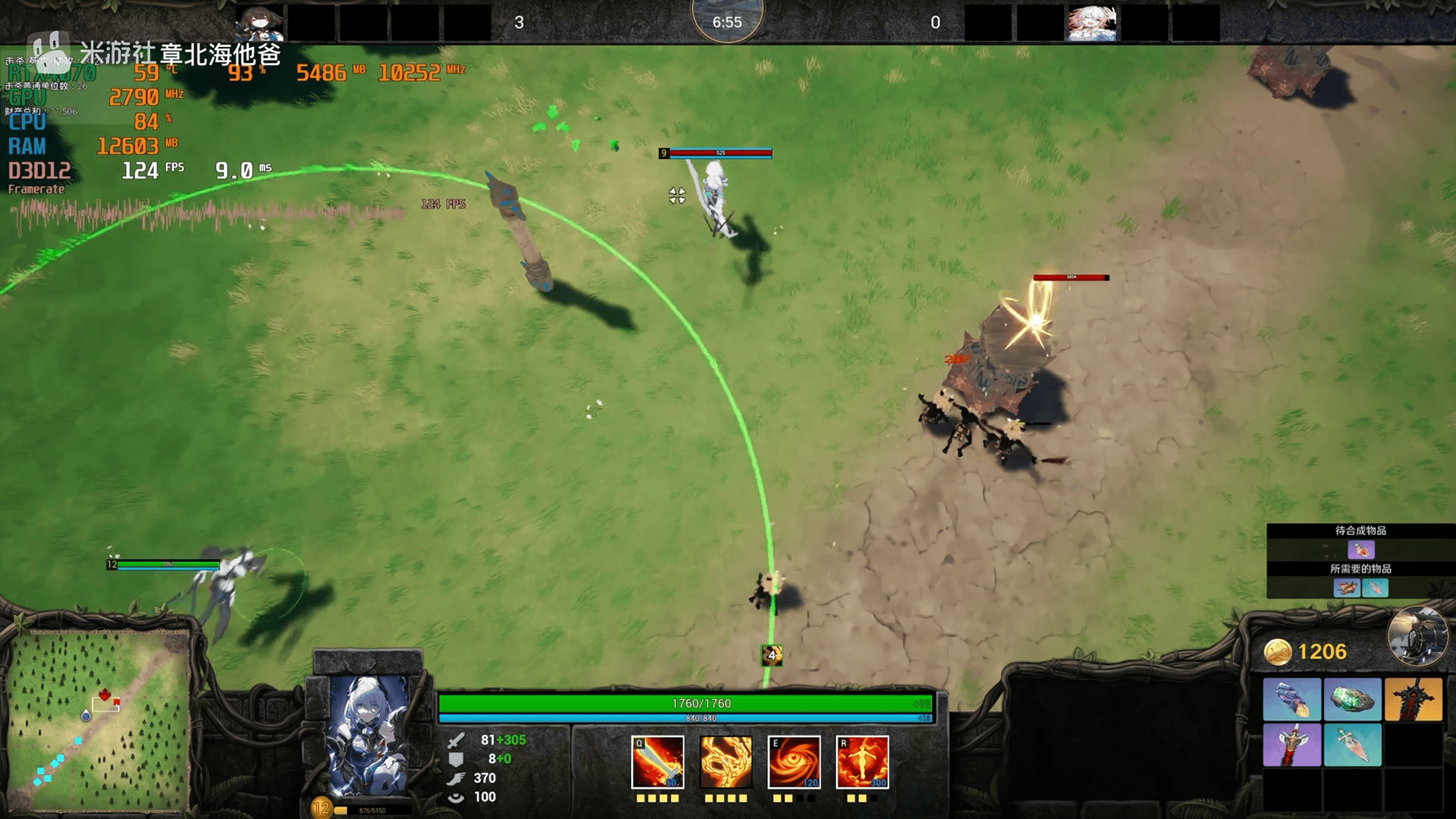Image resolution: width=1456 pixels, height=819 pixels.
Task: Click the item awaiting synthesis icon
Action: click(x=1361, y=550)
